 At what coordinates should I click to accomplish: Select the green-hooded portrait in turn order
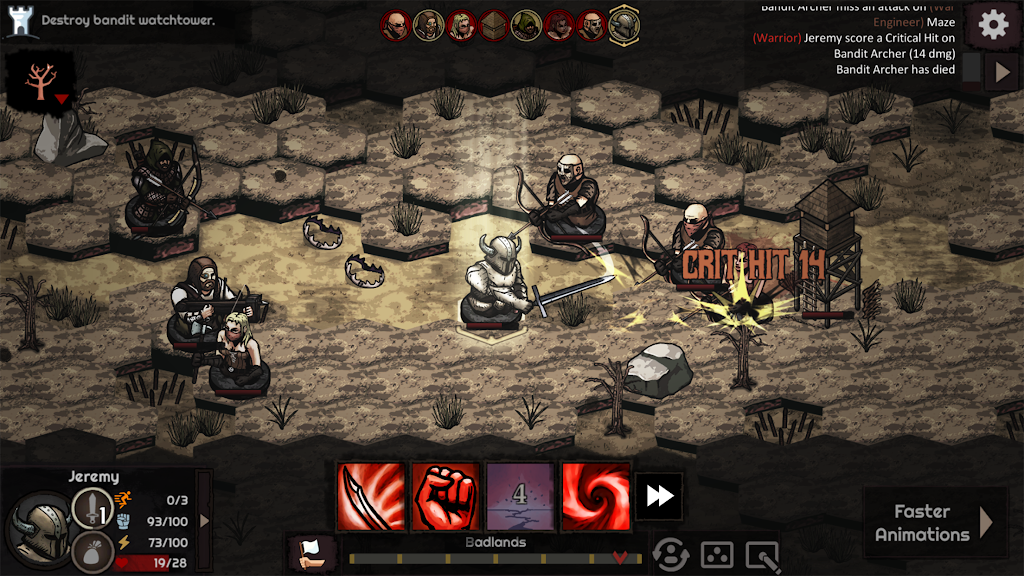click(526, 24)
